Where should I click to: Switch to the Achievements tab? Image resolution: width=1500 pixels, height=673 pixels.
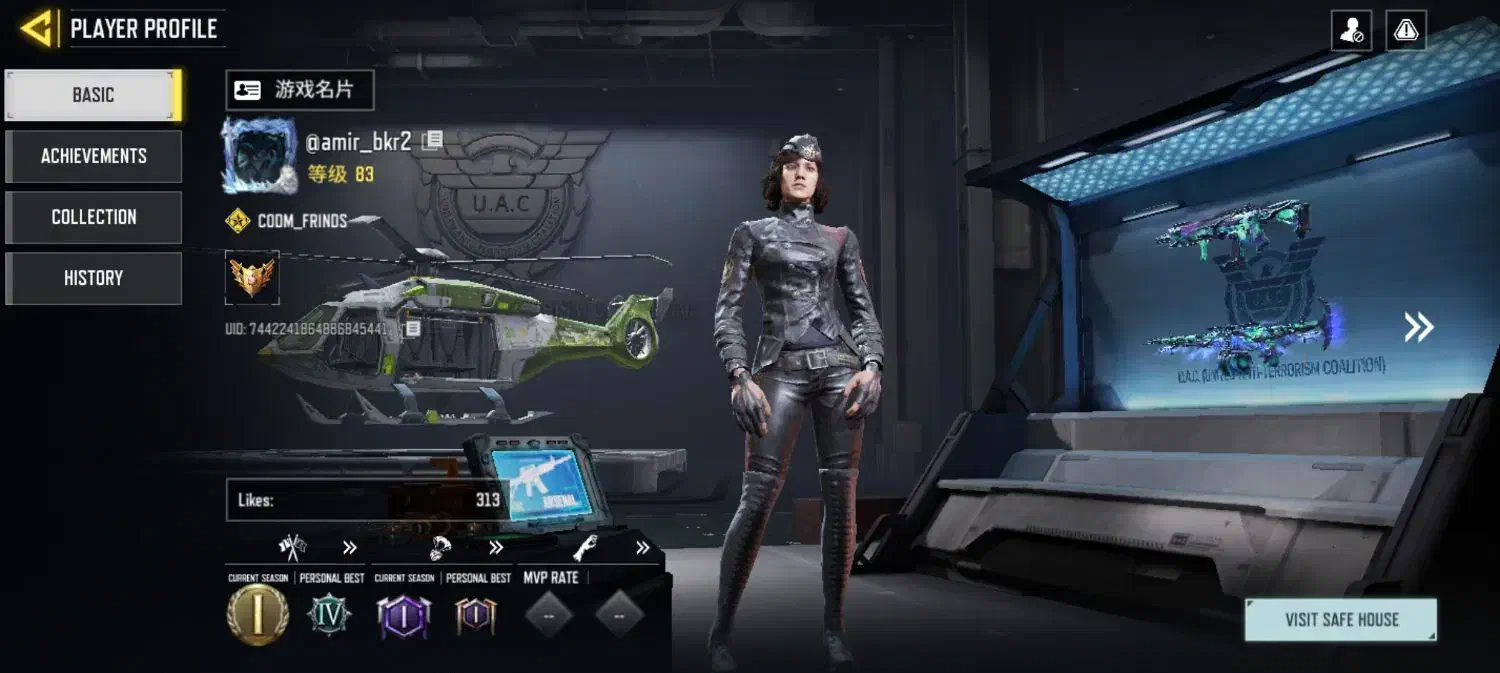[94, 156]
